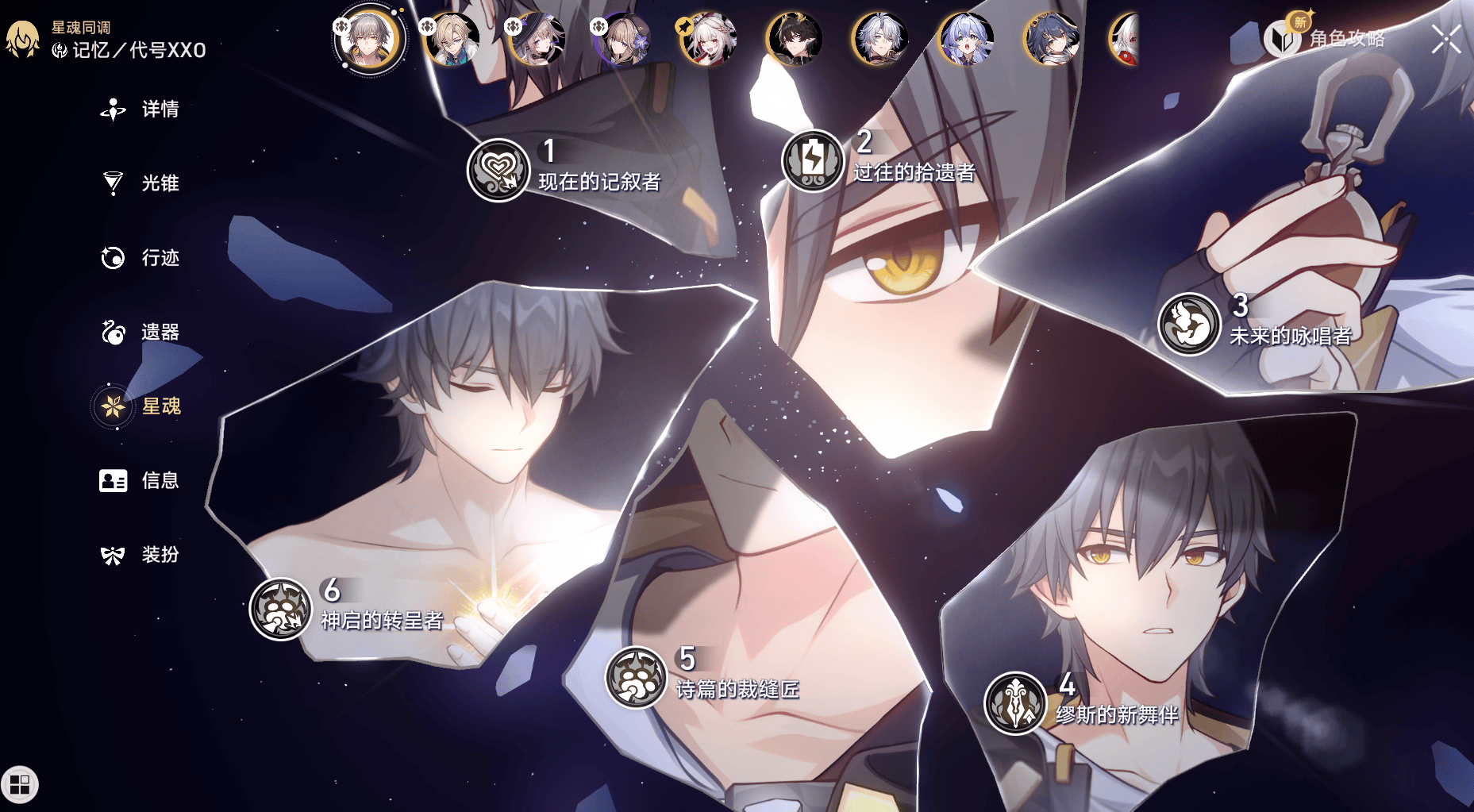The image size is (1474, 812).
Task: Choose the black-haired horned character portrait
Action: (x=795, y=39)
